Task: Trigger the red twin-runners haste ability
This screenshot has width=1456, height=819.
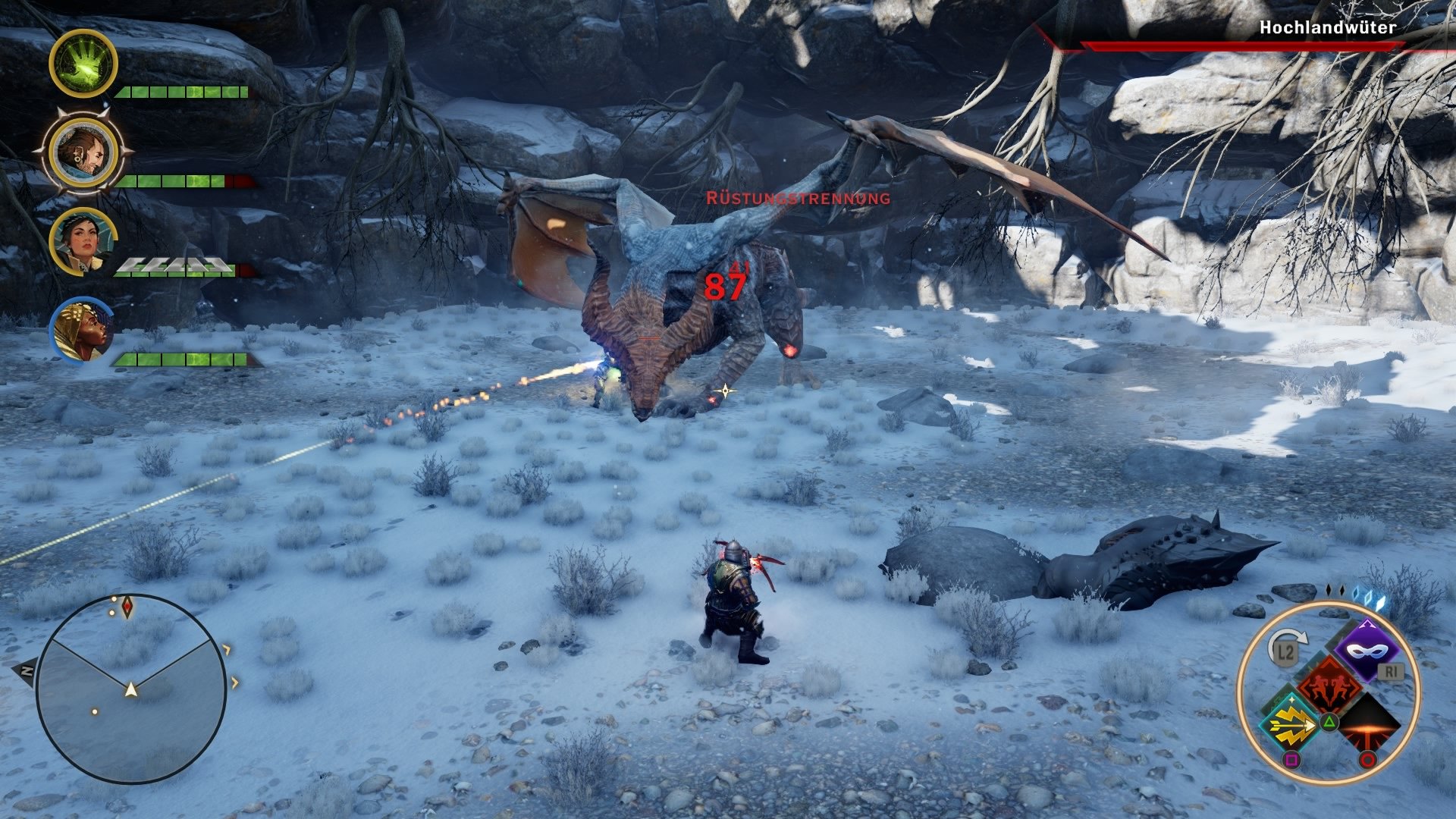Action: click(1330, 685)
